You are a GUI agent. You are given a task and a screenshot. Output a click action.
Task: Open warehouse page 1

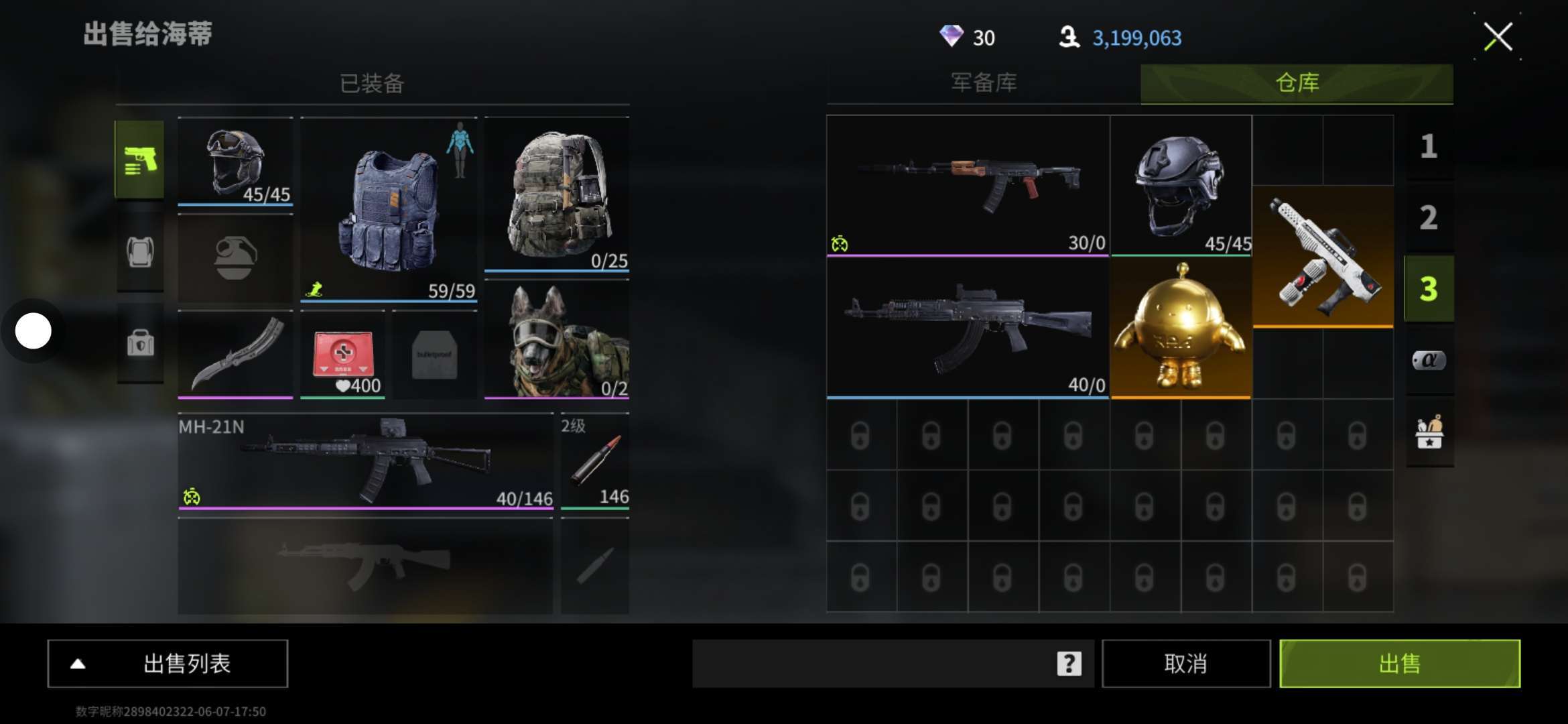click(1429, 147)
